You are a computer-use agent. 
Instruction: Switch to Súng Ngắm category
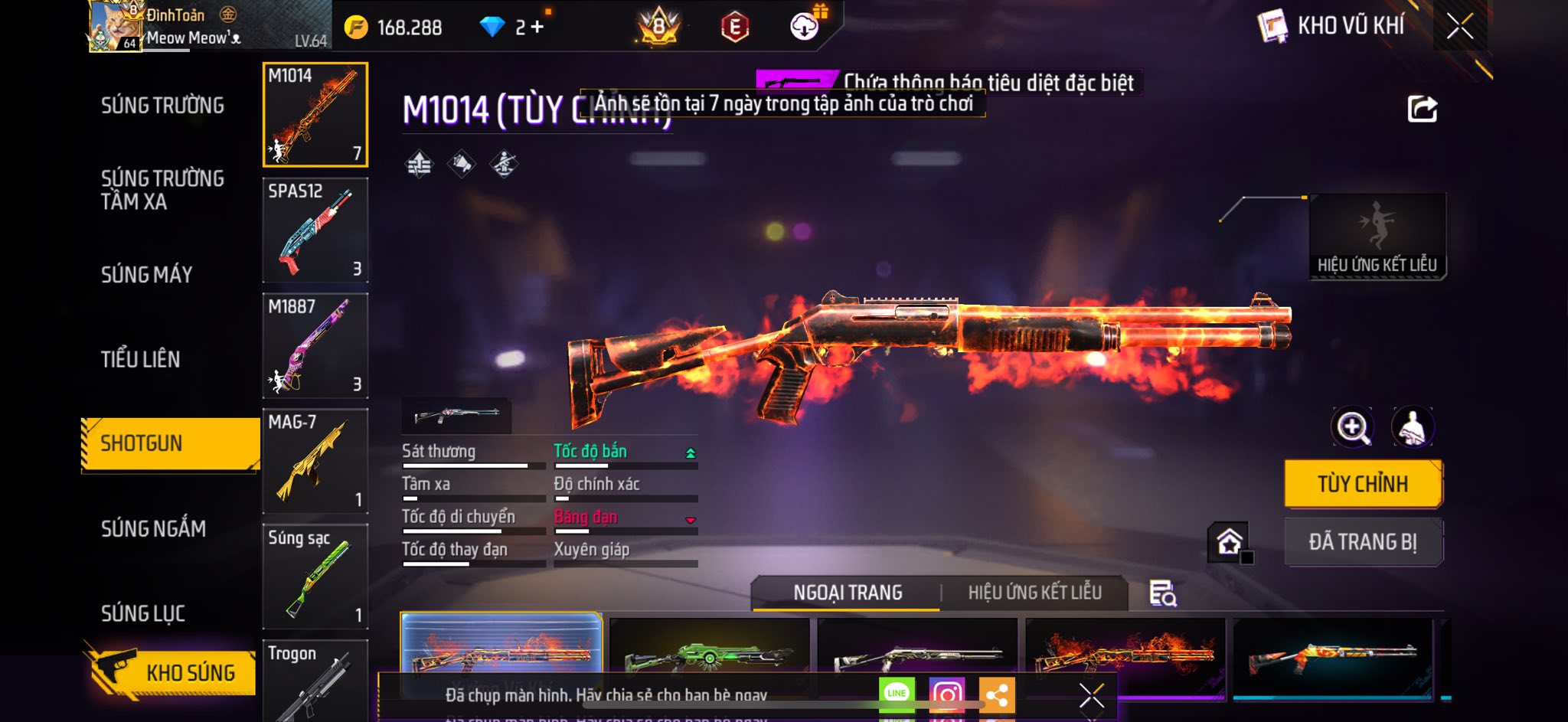[x=153, y=528]
